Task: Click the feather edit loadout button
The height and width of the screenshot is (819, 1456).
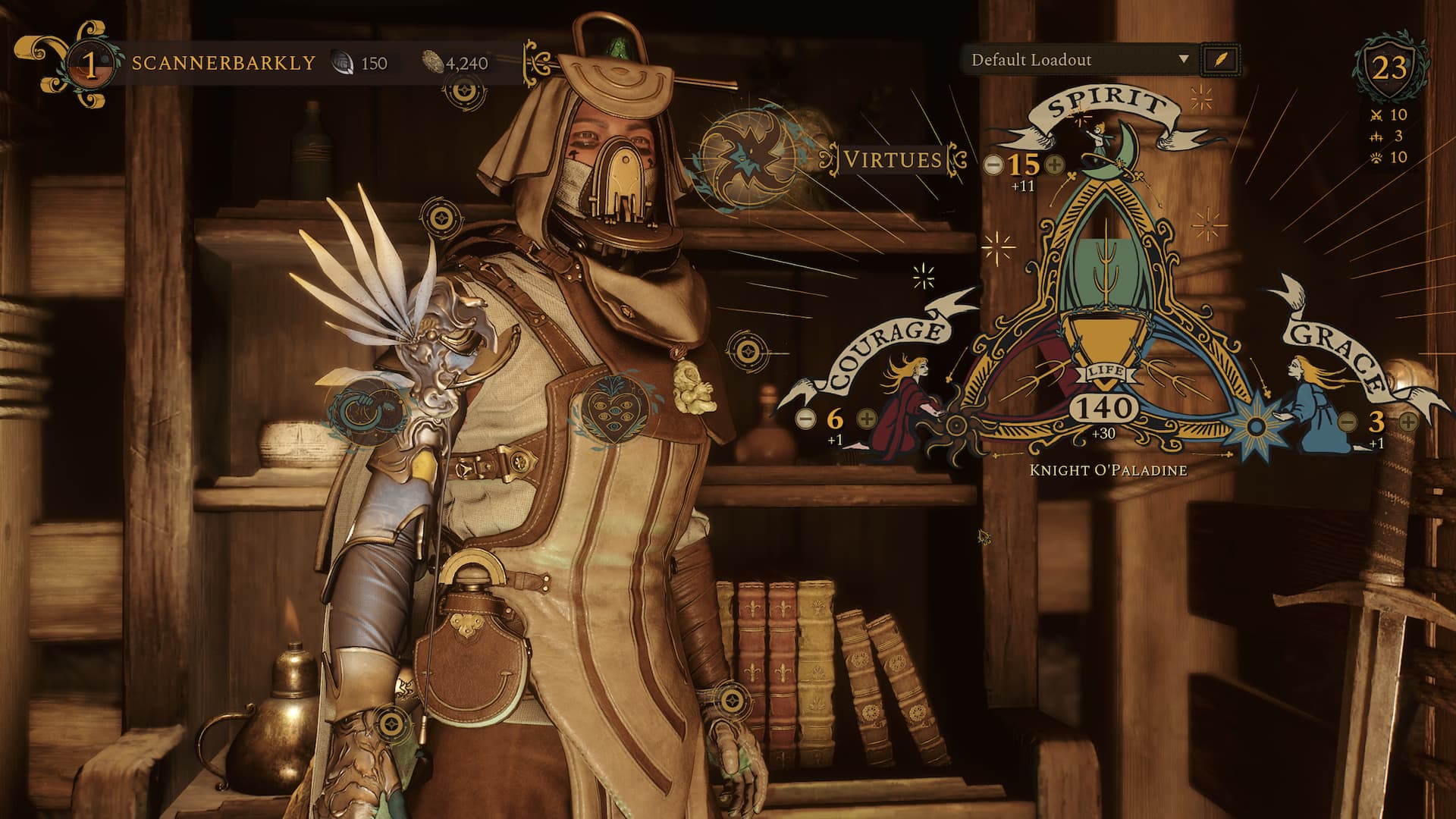Action: [x=1220, y=60]
